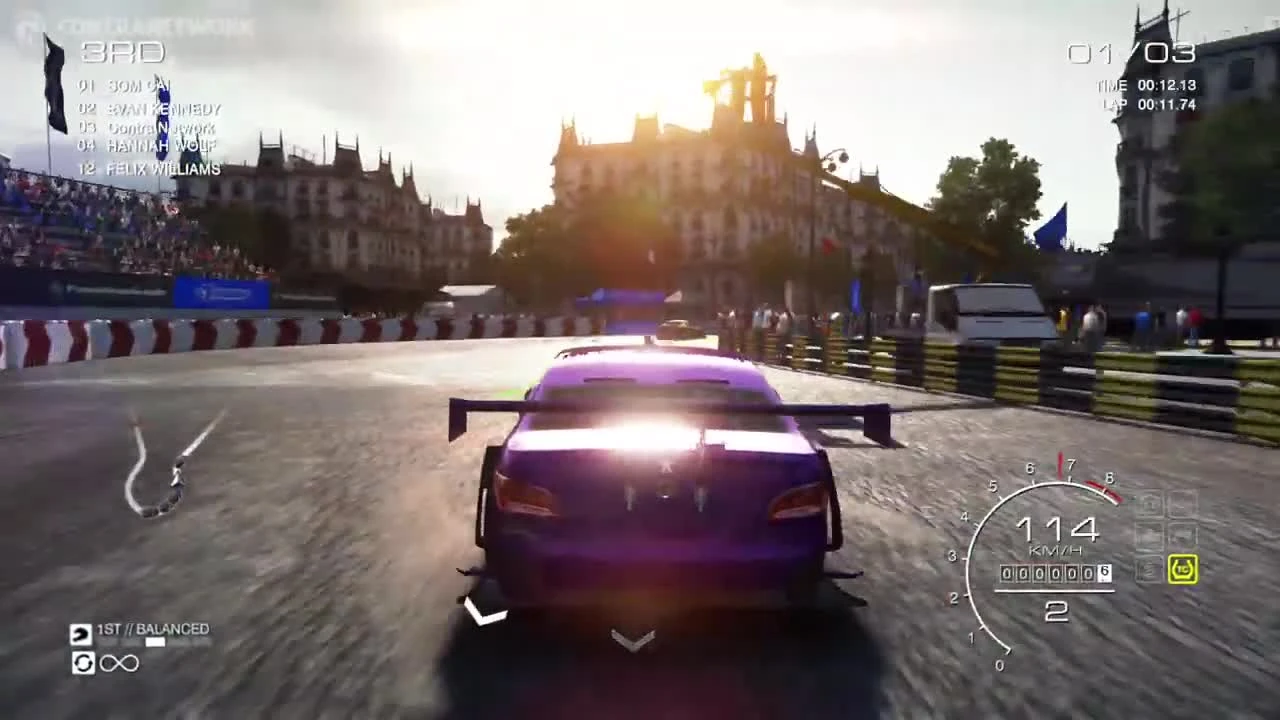Select the flashback rewind arrows icon
Screen dimensions: 1280x720
click(x=83, y=663)
